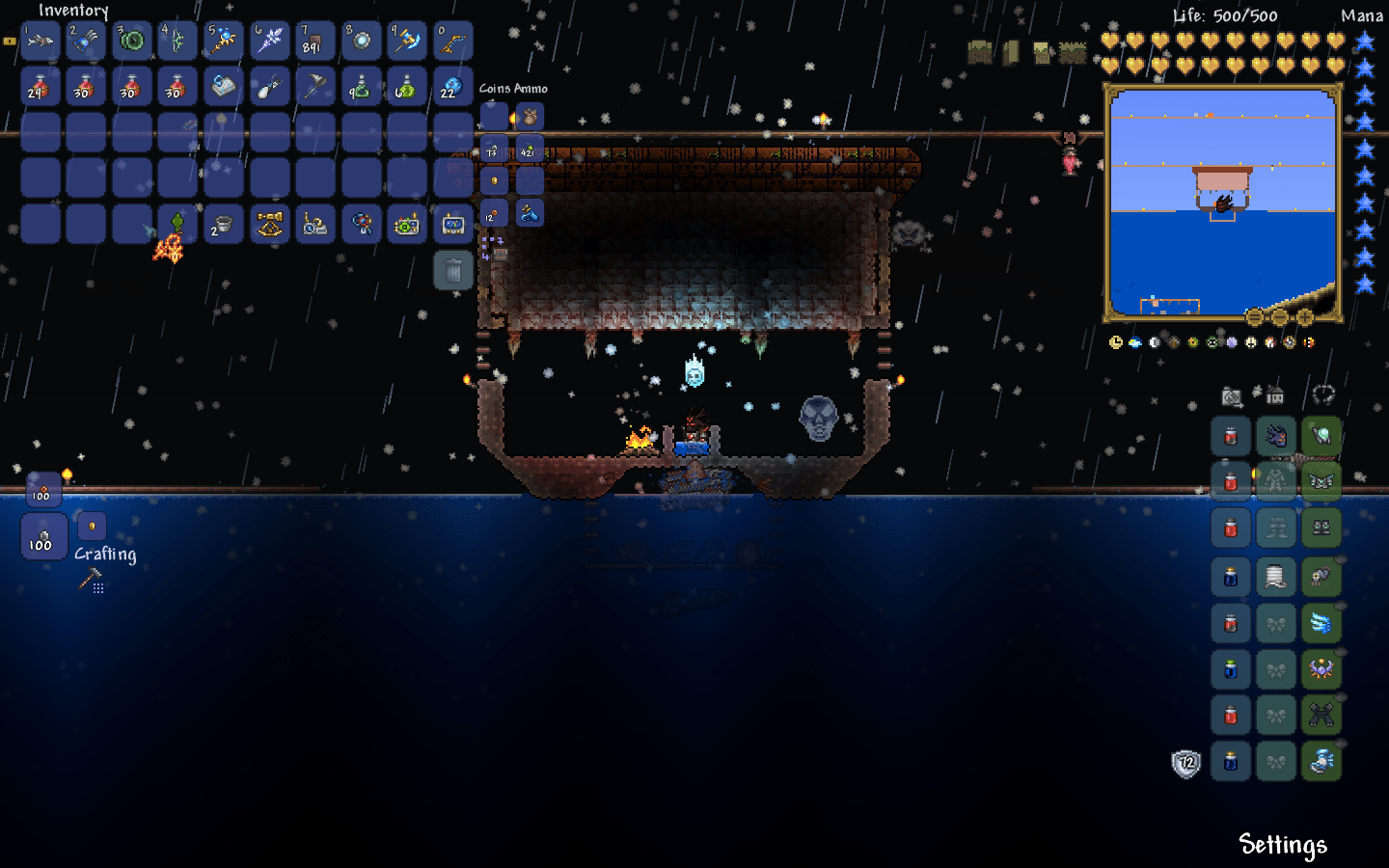Click the trash slot in the inventory
The width and height of the screenshot is (1389, 868).
pos(452,270)
